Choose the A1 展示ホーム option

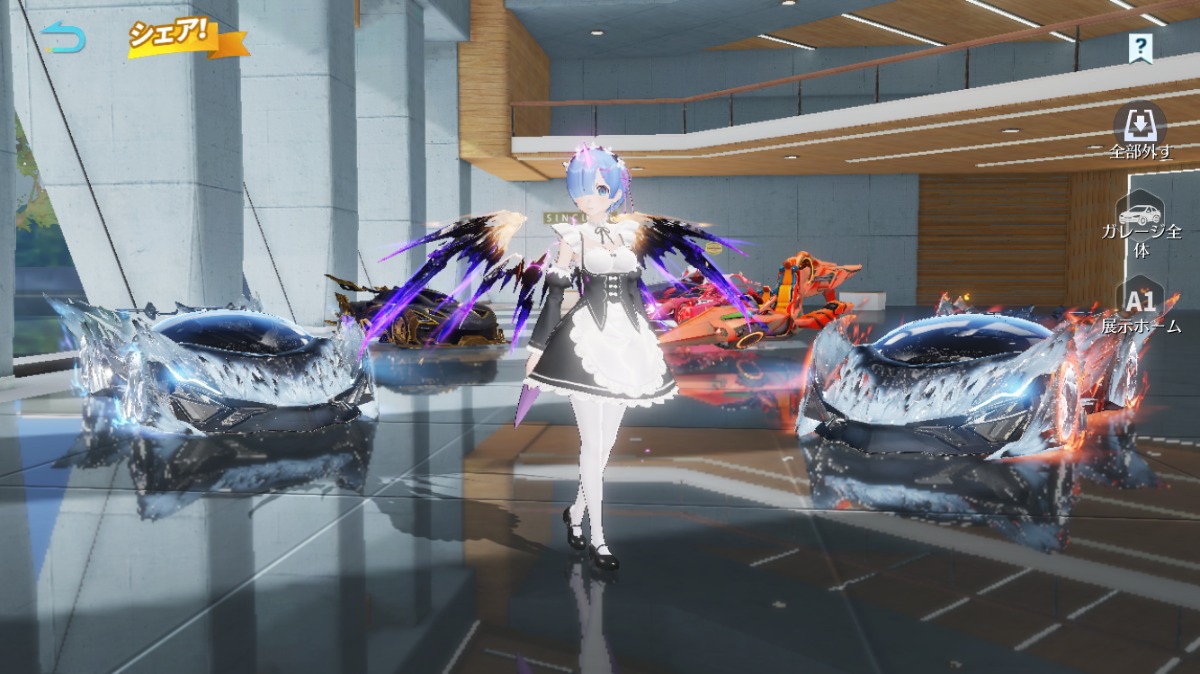[1141, 308]
